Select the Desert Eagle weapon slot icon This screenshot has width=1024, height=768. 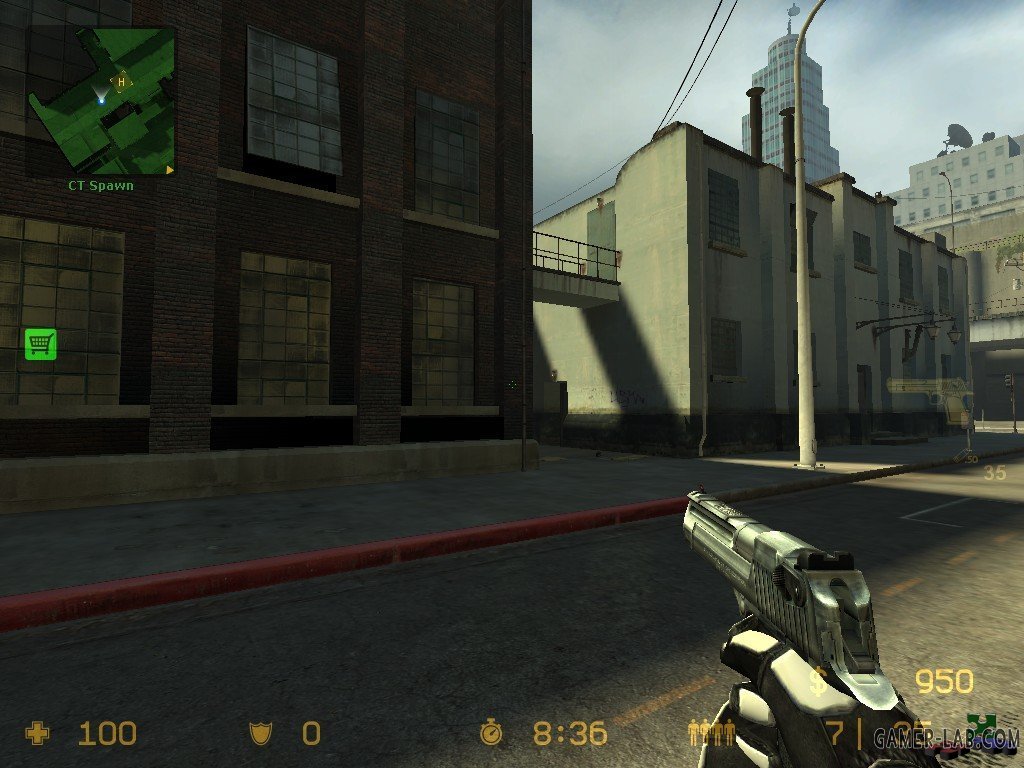[929, 397]
